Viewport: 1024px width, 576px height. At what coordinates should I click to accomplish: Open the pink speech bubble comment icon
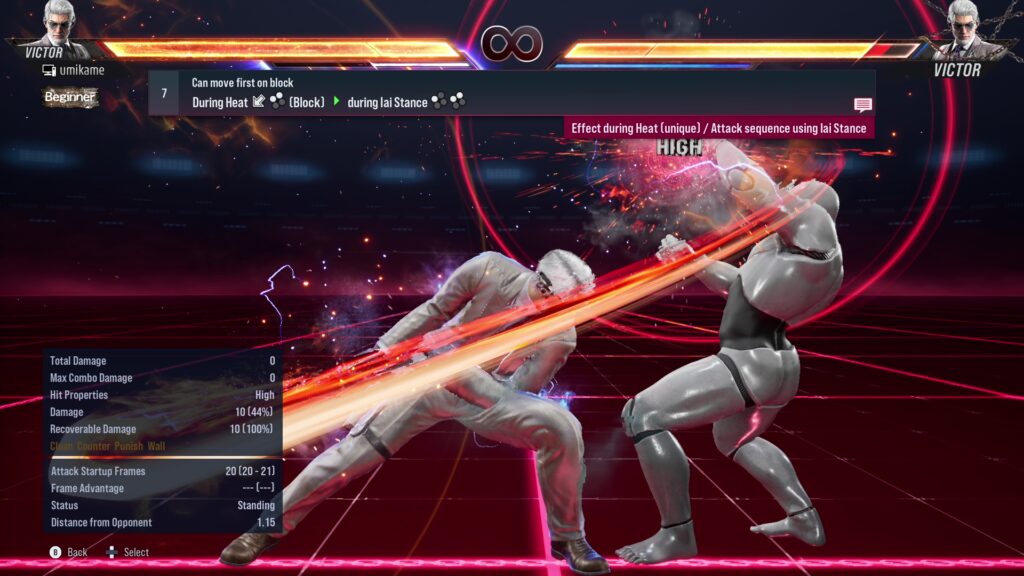[862, 104]
